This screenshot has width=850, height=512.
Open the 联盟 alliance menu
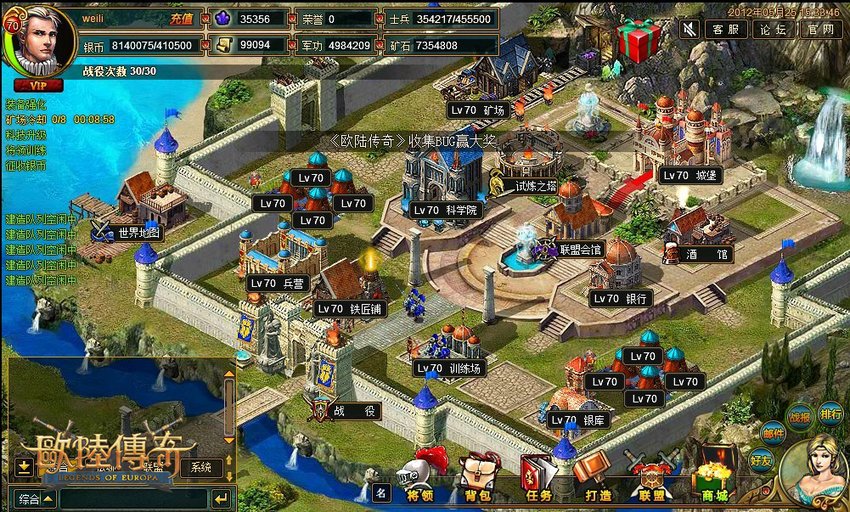pyautogui.click(x=652, y=480)
